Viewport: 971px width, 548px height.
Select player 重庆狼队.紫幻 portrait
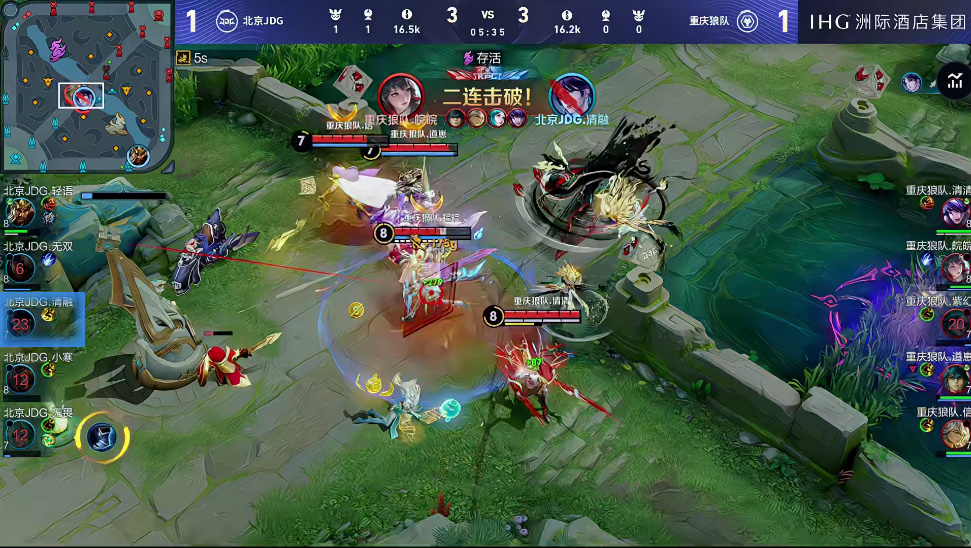tap(954, 322)
